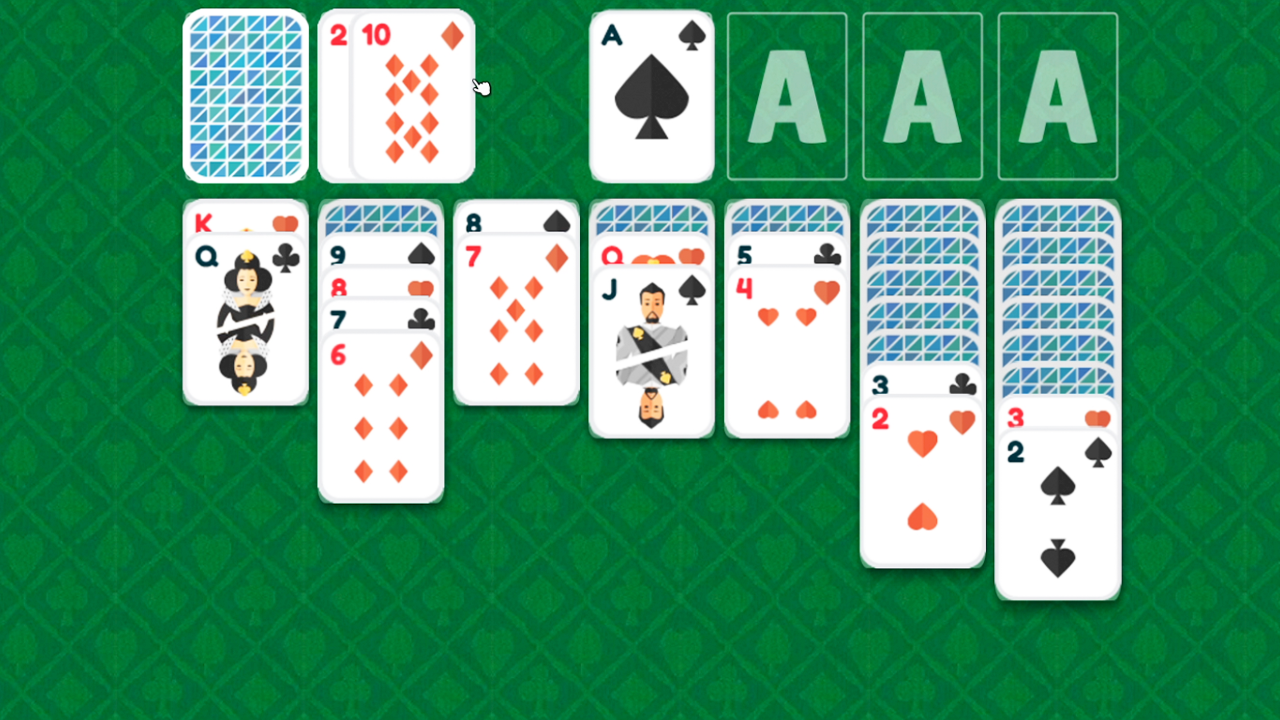Select the Queen of clubs
The width and height of the screenshot is (1280, 720).
point(245,320)
